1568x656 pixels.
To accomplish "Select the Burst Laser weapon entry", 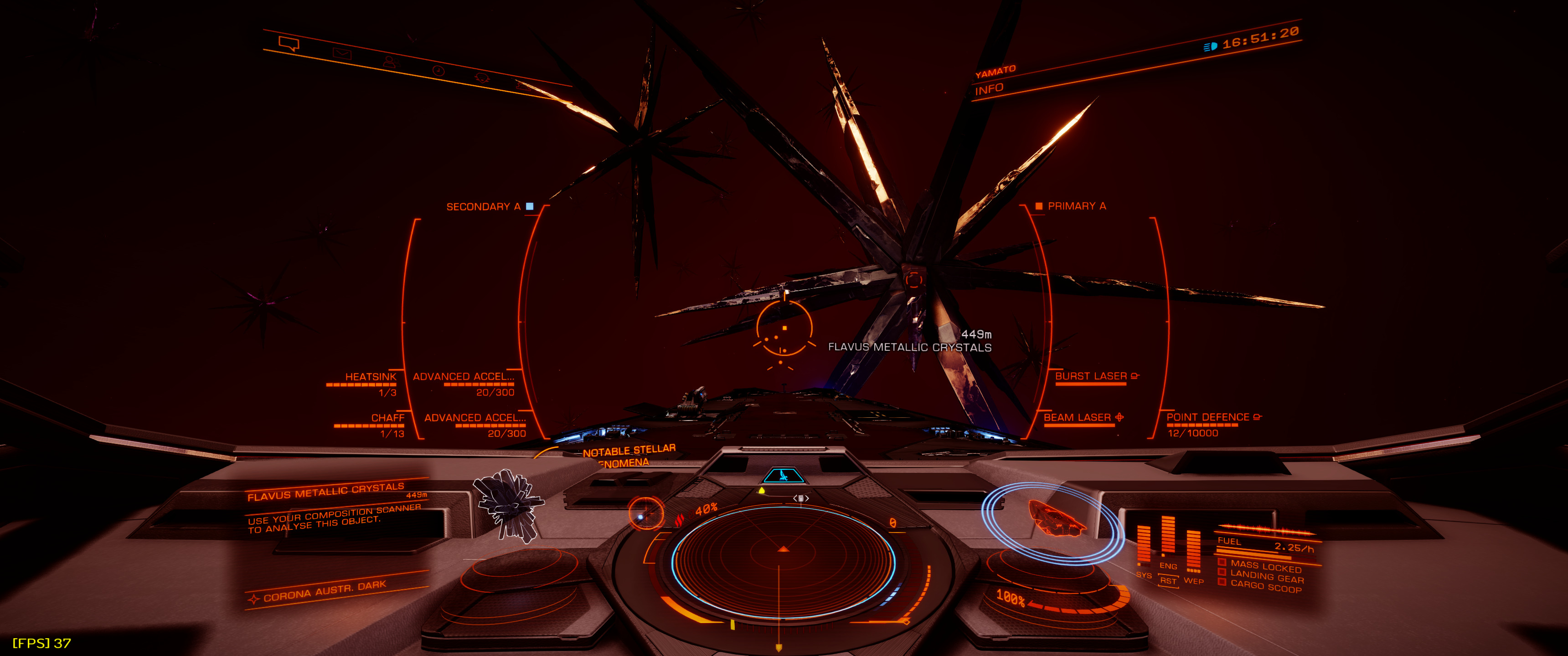I will pos(1091,377).
